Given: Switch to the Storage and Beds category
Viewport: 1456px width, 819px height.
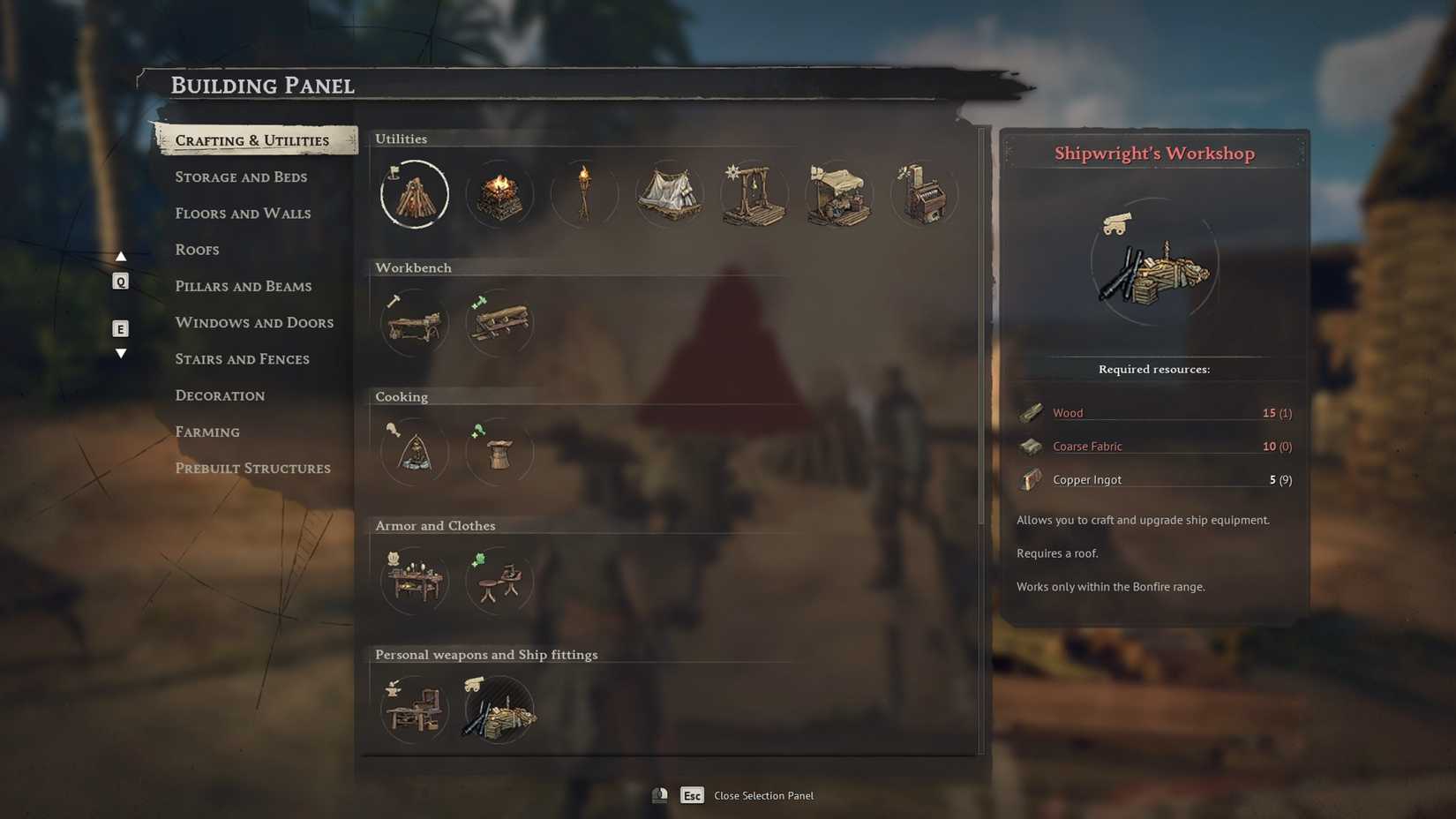Looking at the screenshot, I should click(242, 177).
